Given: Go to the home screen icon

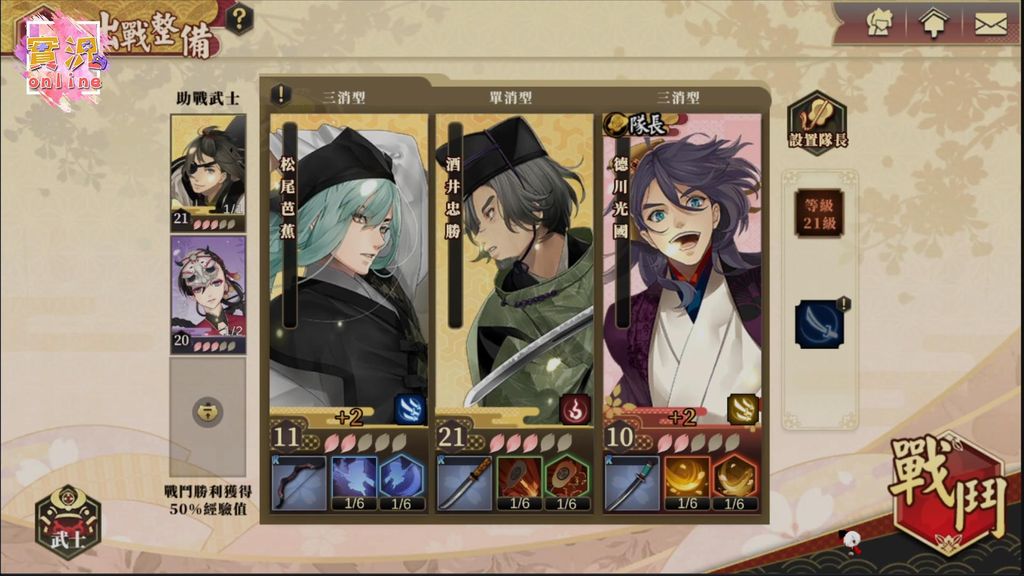Looking at the screenshot, I should [932, 23].
